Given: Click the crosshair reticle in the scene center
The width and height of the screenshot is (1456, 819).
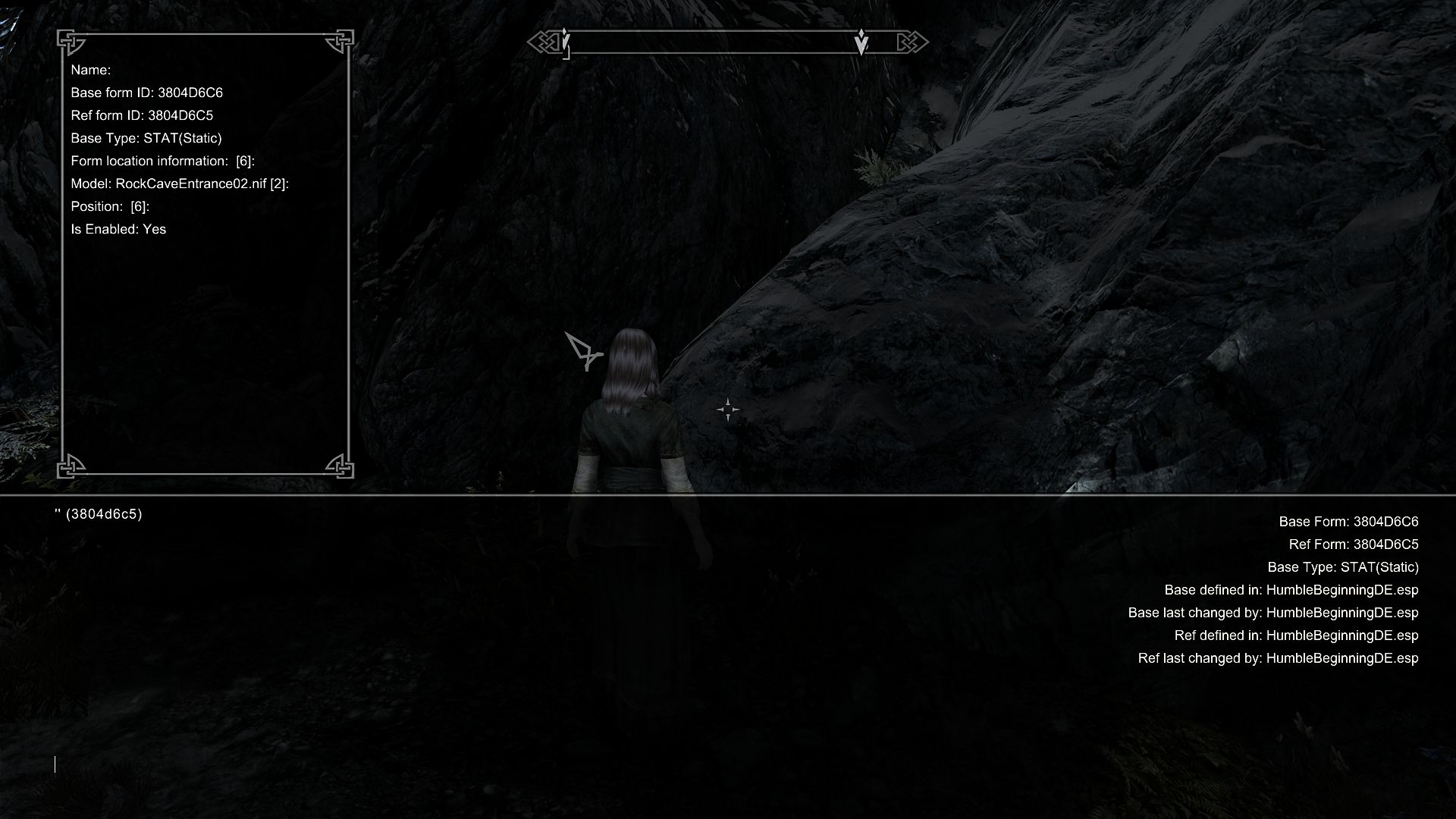Looking at the screenshot, I should (x=728, y=409).
